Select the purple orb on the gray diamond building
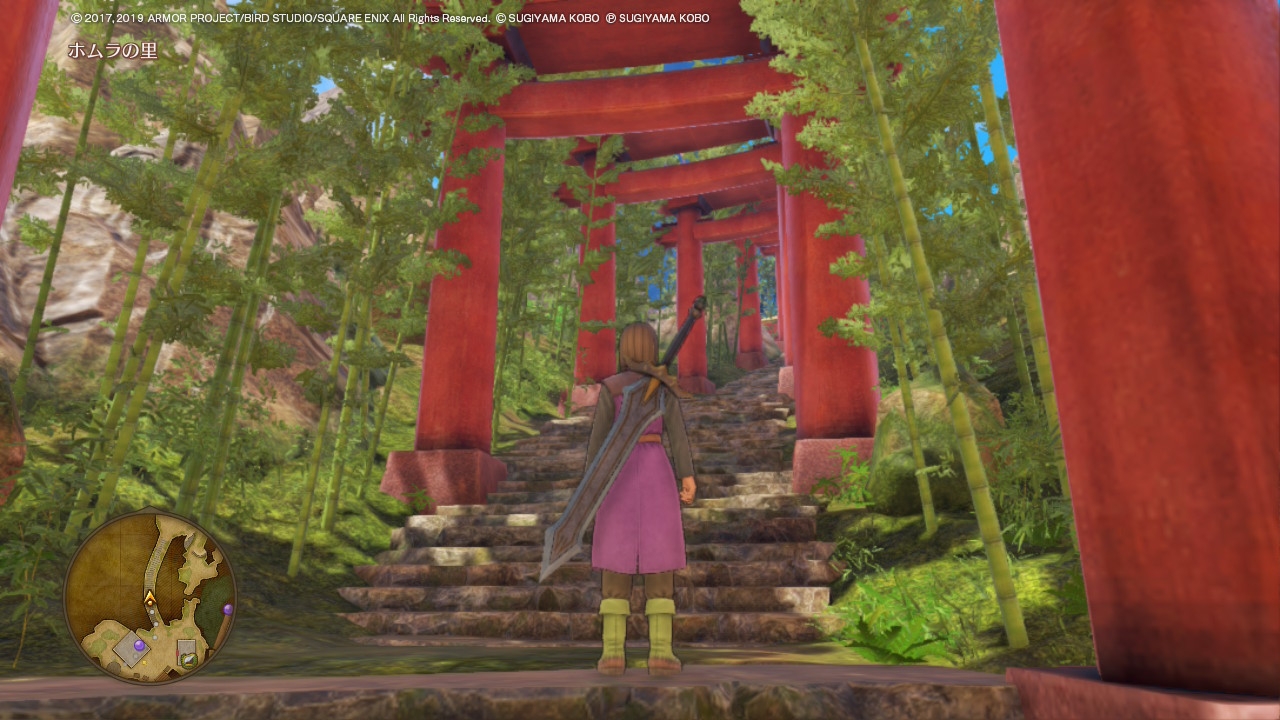This screenshot has width=1280, height=720. [139, 646]
